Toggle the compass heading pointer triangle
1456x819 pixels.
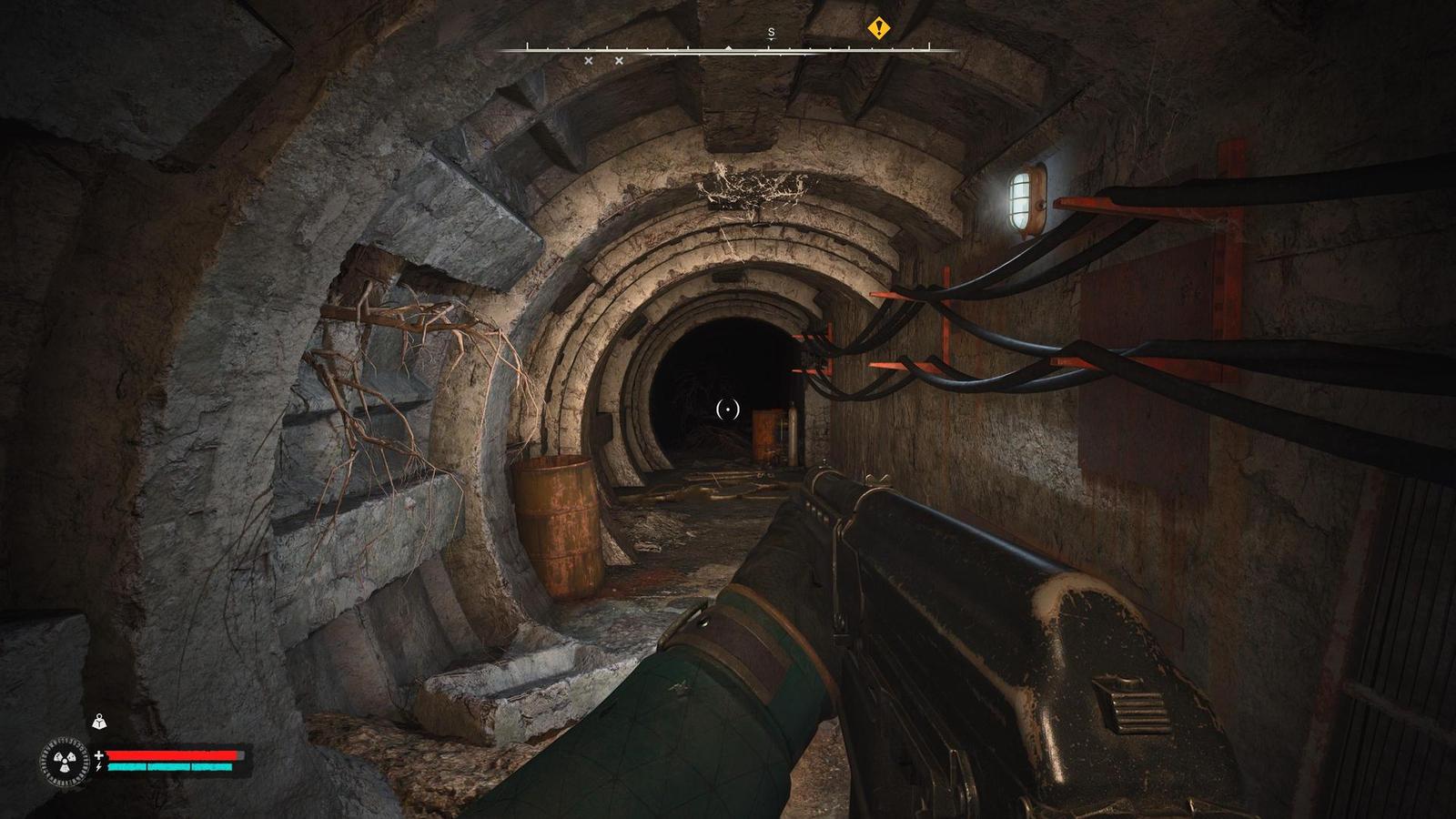pyautogui.click(x=728, y=48)
